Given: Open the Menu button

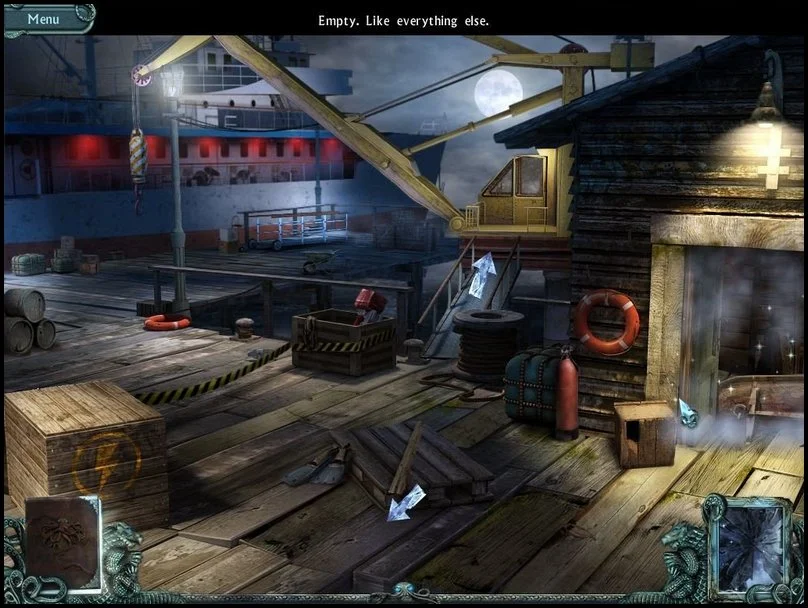Looking at the screenshot, I should pyautogui.click(x=45, y=19).
